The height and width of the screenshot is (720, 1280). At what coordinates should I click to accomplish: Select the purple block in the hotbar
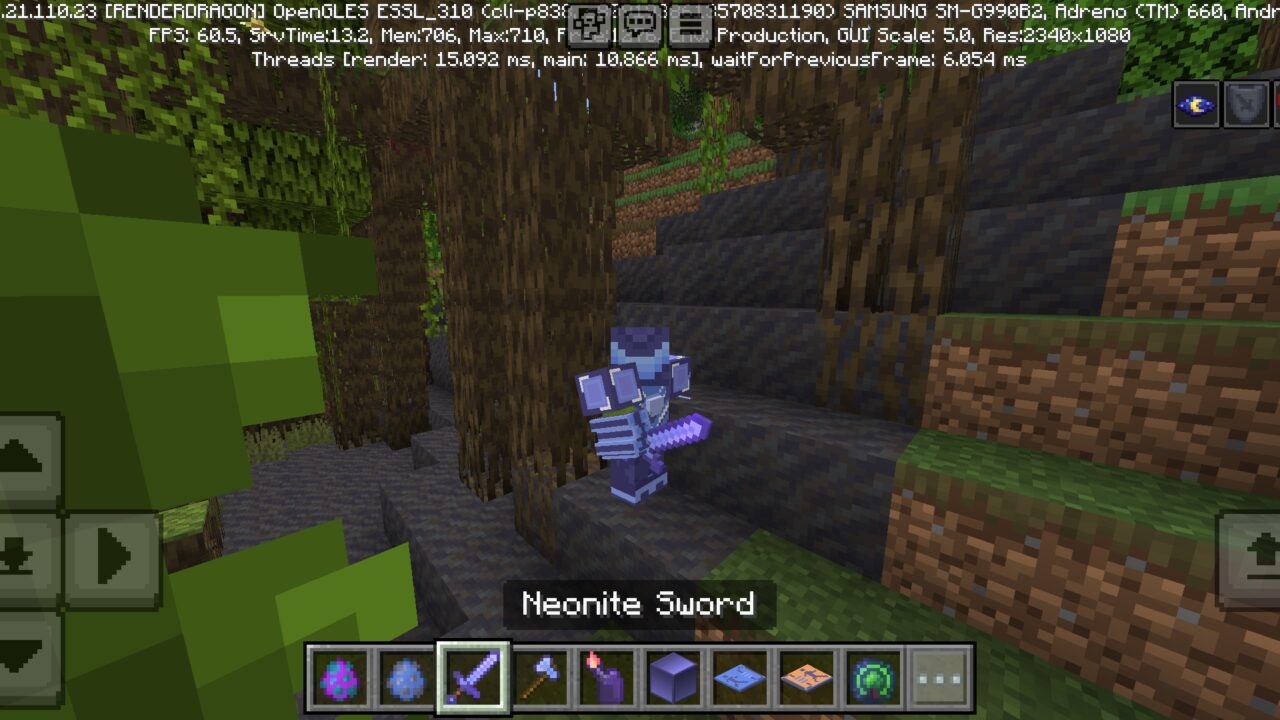(675, 678)
